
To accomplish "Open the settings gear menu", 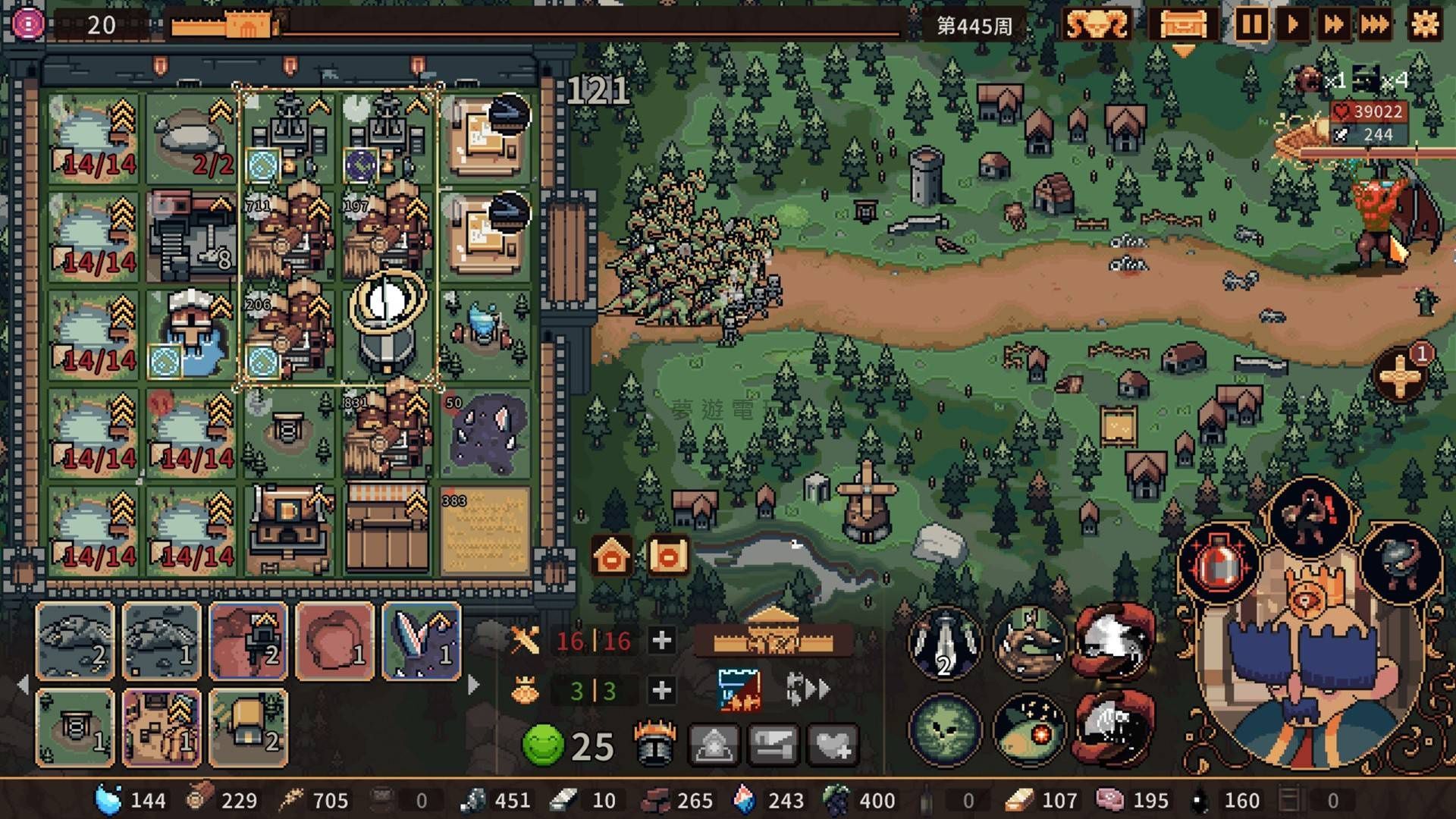I will (1424, 25).
